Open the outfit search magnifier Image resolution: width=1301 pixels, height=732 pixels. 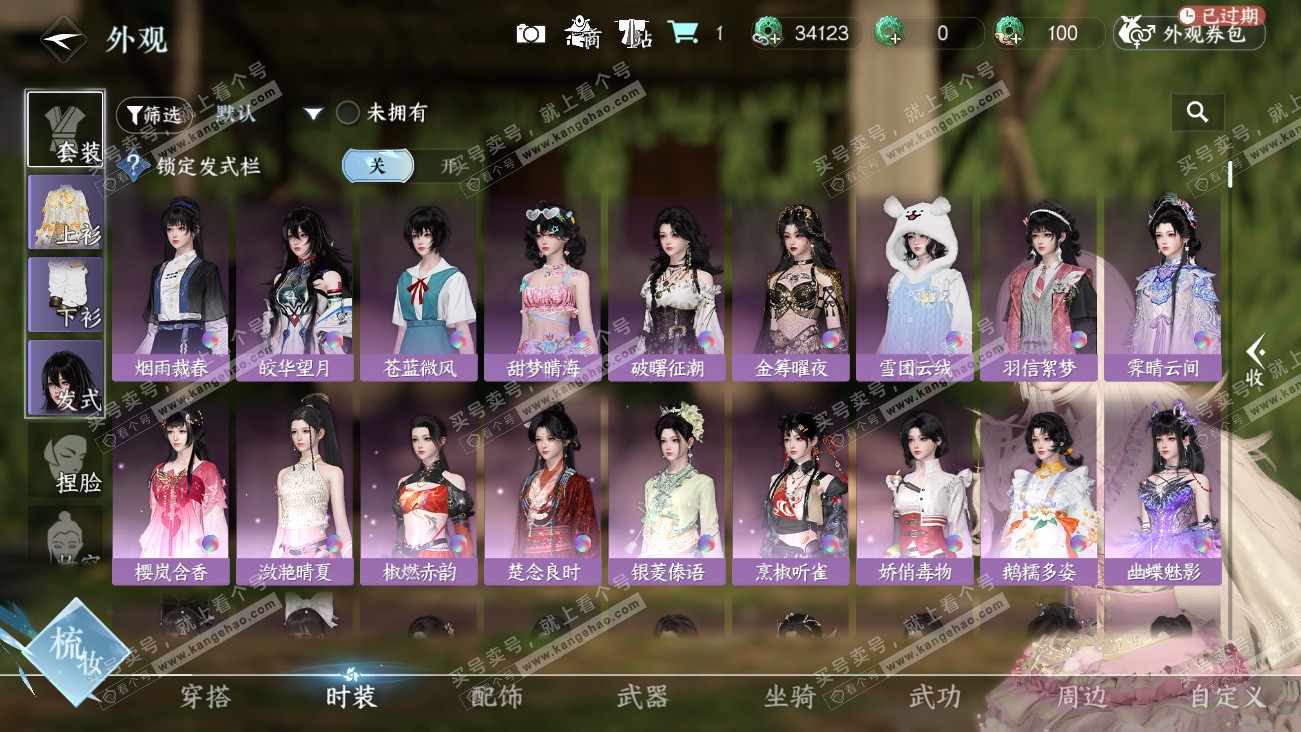(1197, 113)
